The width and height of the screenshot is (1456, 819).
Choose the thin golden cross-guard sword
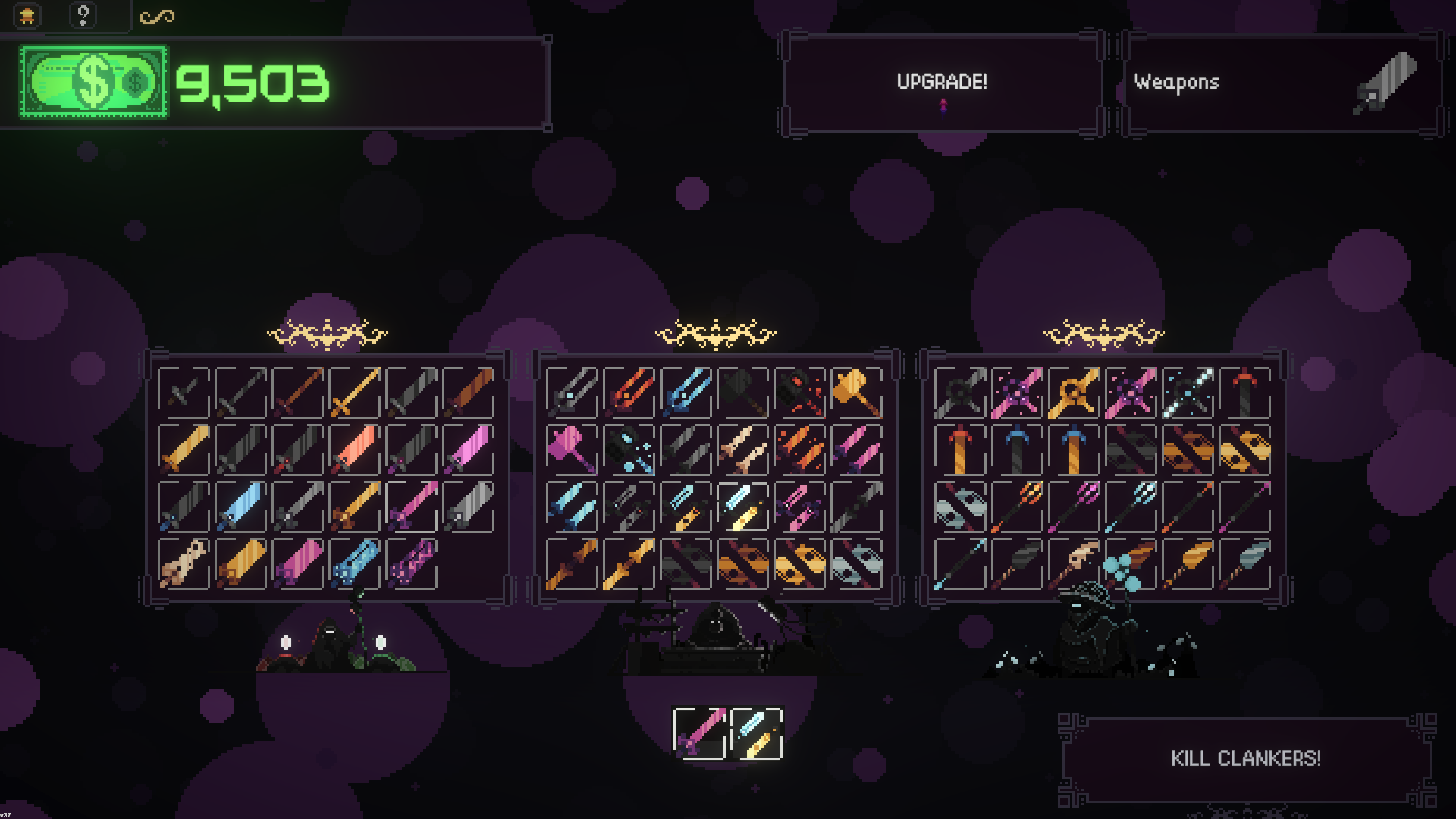click(x=354, y=392)
